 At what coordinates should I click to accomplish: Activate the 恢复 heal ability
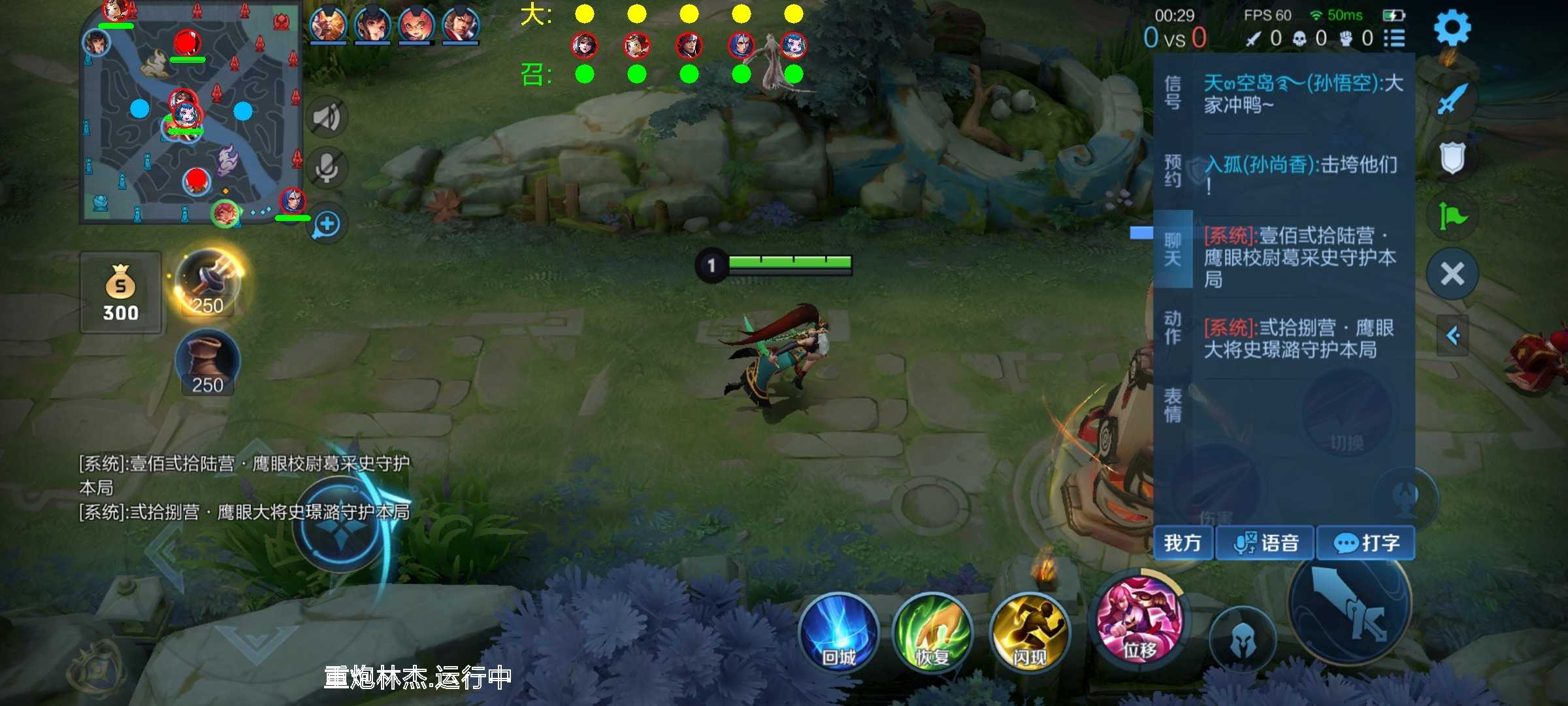point(932,631)
